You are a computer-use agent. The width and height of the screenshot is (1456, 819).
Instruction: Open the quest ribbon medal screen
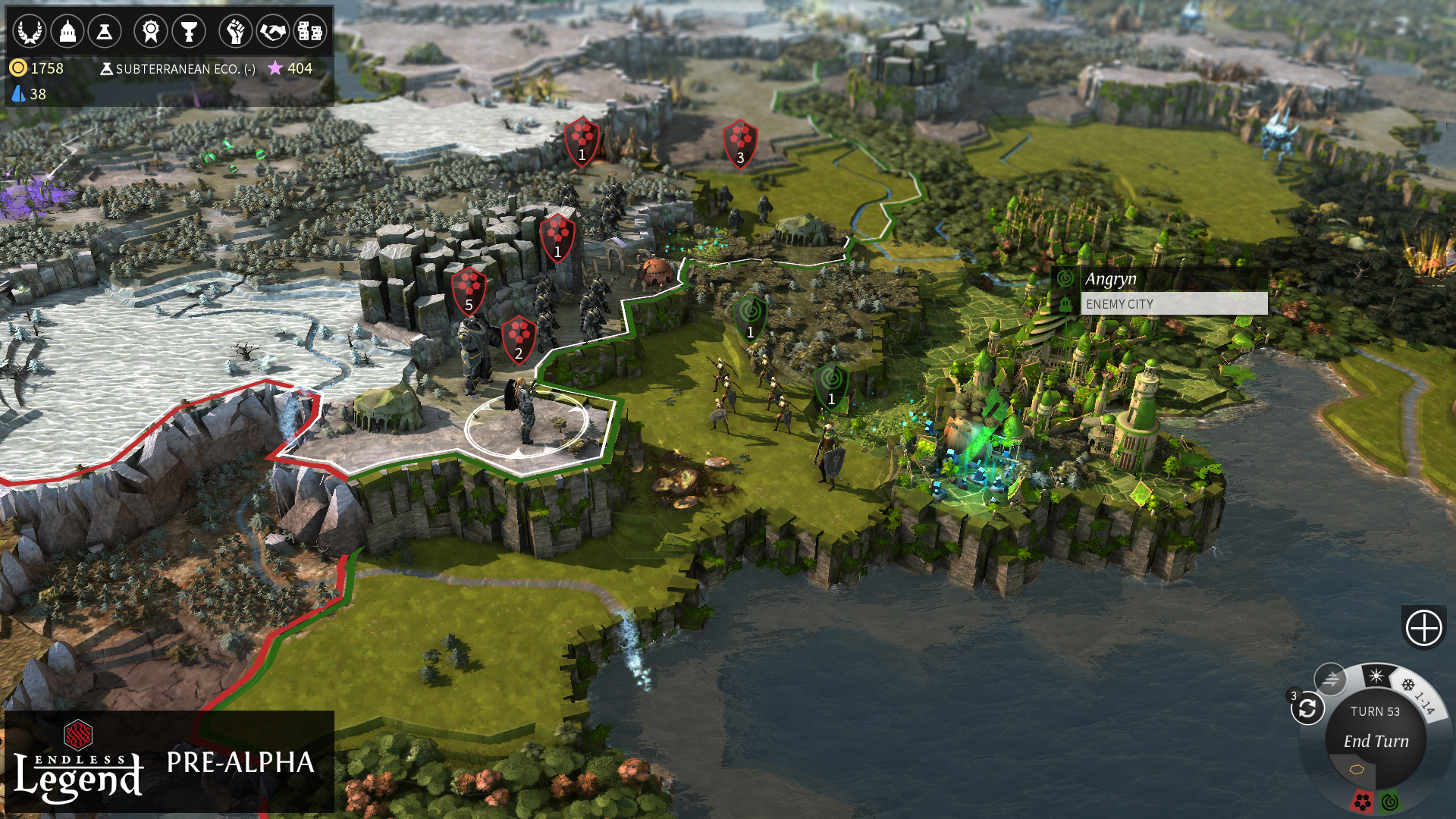click(x=151, y=32)
